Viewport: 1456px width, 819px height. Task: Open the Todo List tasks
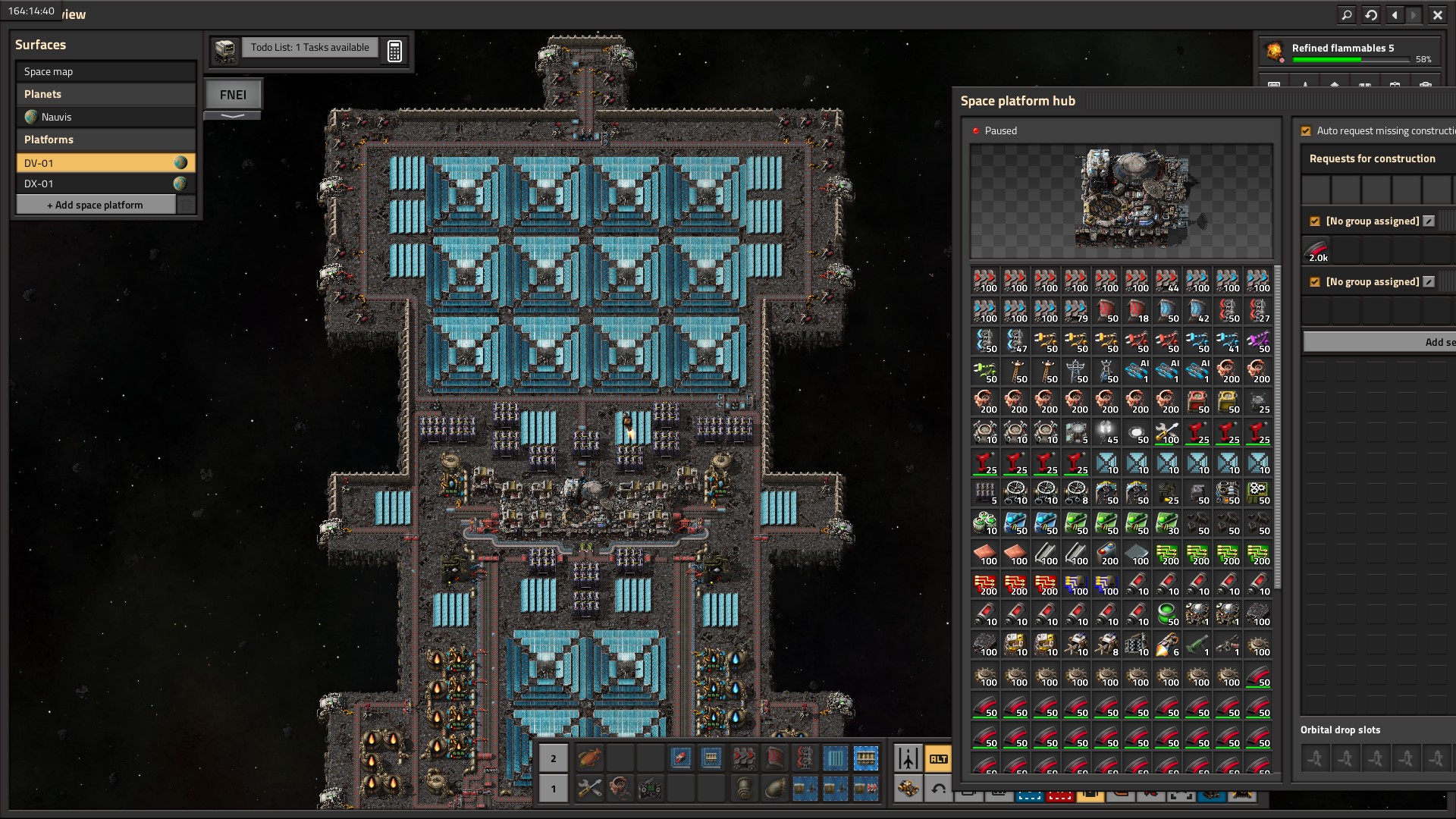(x=309, y=48)
